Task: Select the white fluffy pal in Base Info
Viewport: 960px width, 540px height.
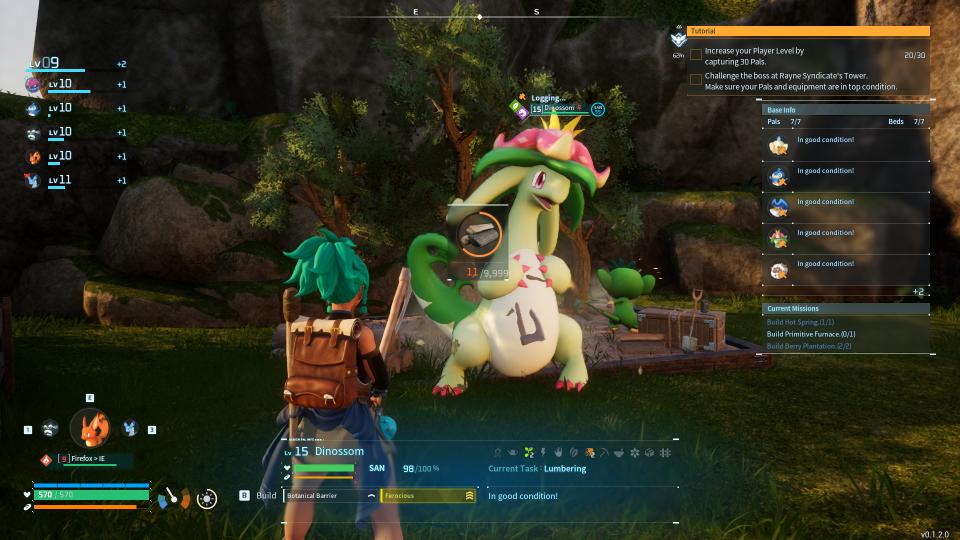Action: (x=778, y=270)
